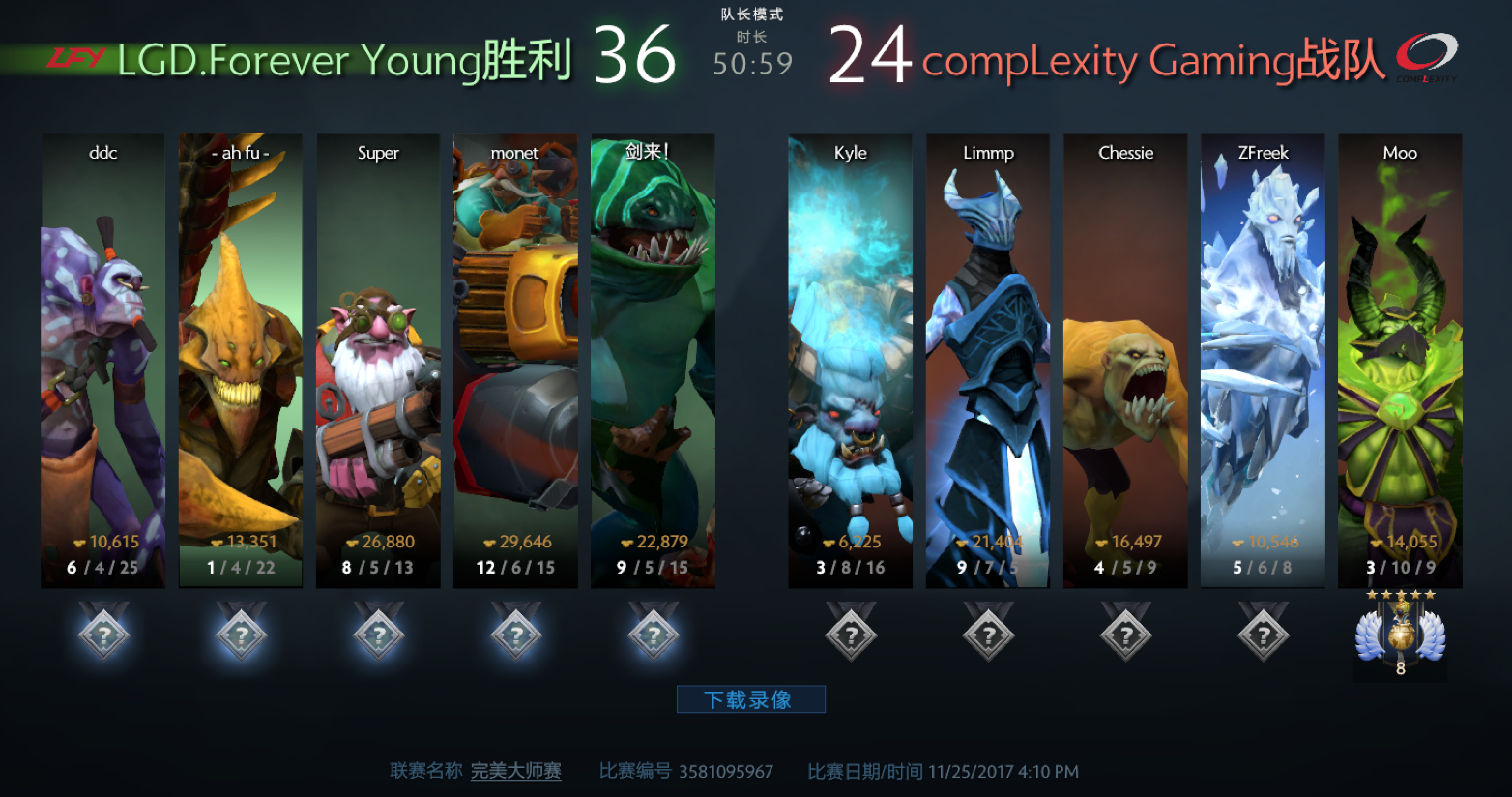
Task: Choose Limmp's hero card
Action: click(x=988, y=360)
